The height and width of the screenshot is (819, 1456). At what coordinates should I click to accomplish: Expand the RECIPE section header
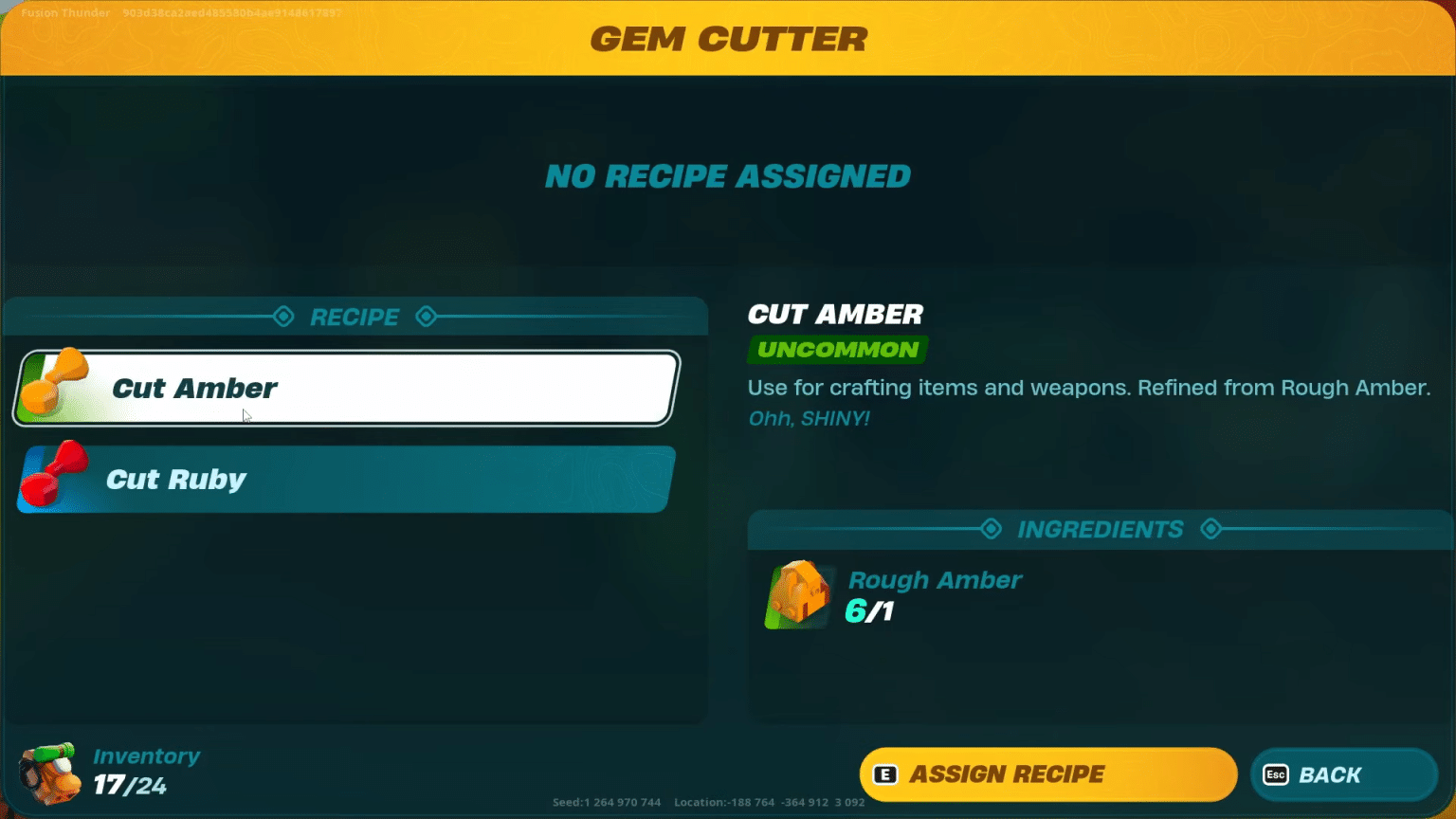pos(354,317)
